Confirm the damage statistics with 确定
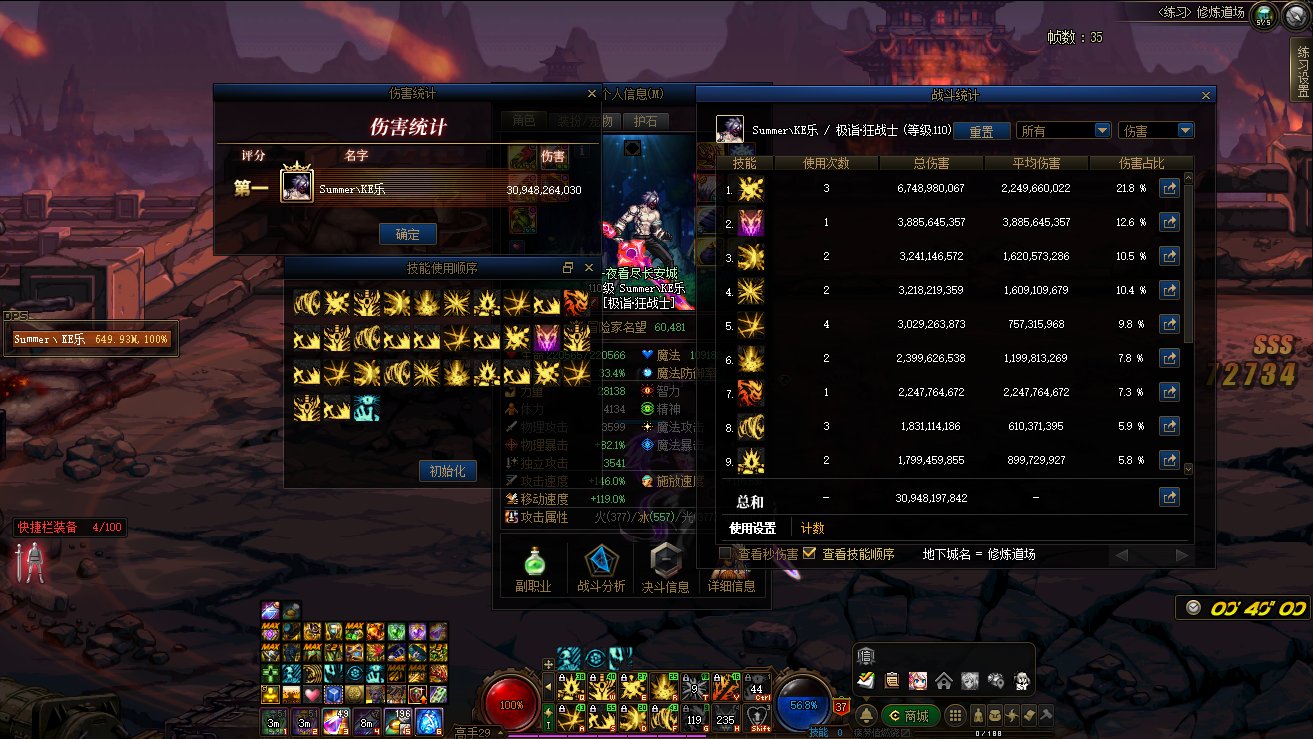This screenshot has height=739, width=1313. pos(408,234)
